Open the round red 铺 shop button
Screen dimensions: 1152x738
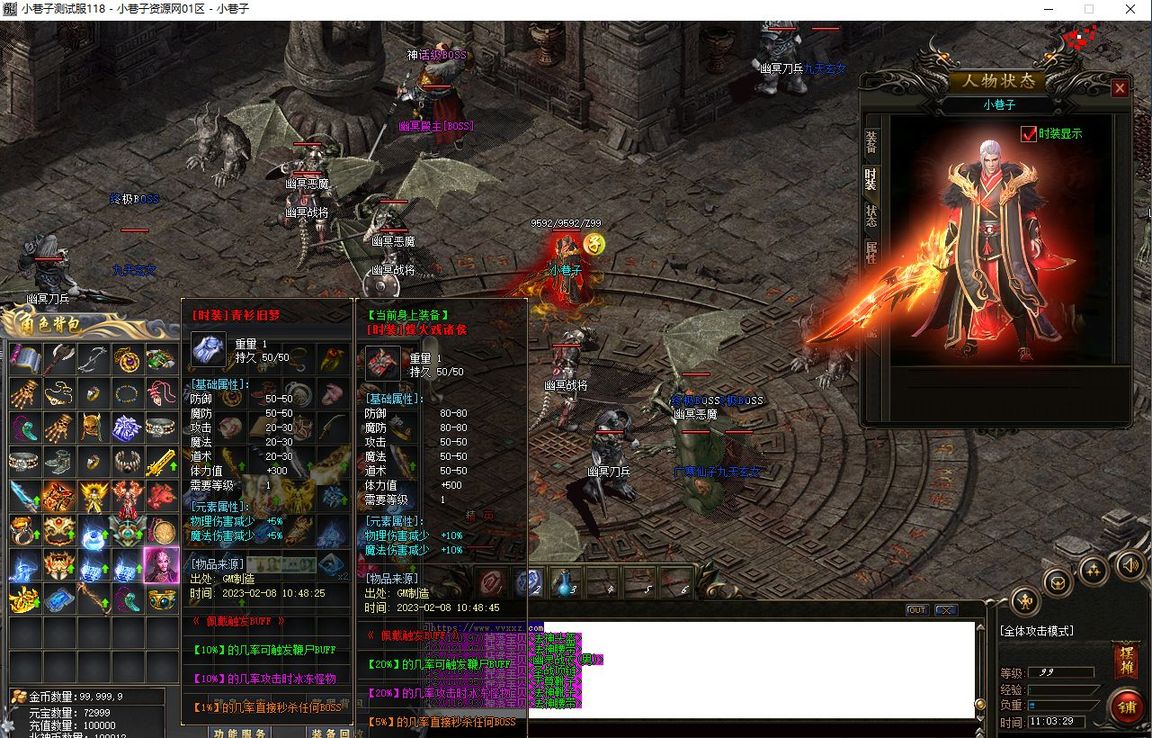[1127, 706]
